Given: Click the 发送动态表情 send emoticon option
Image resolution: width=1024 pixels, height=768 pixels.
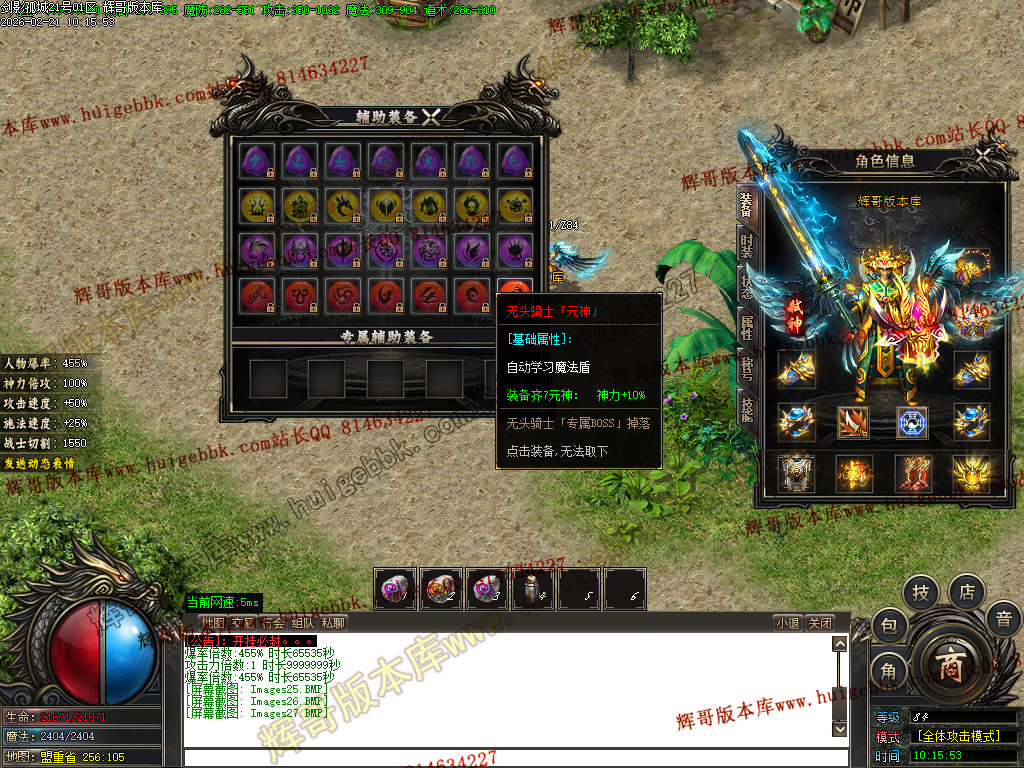Looking at the screenshot, I should click(39, 464).
